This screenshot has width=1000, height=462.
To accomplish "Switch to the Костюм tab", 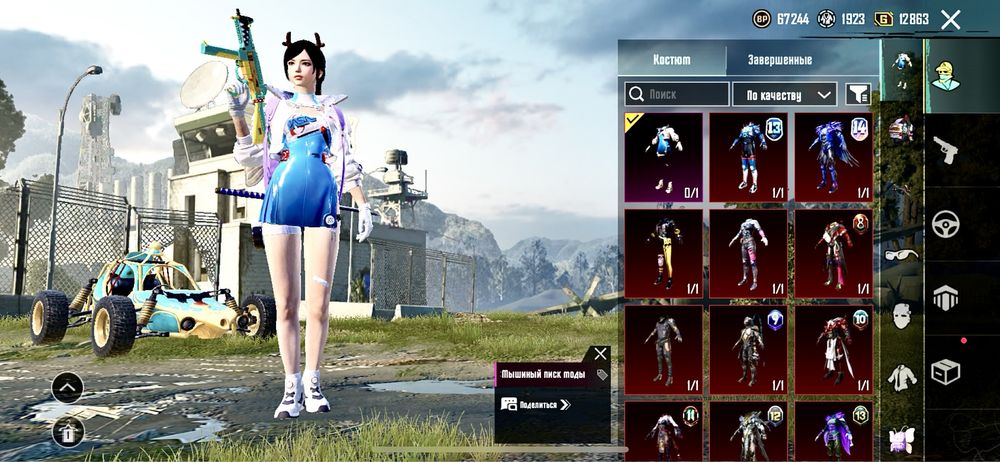I will [671, 59].
